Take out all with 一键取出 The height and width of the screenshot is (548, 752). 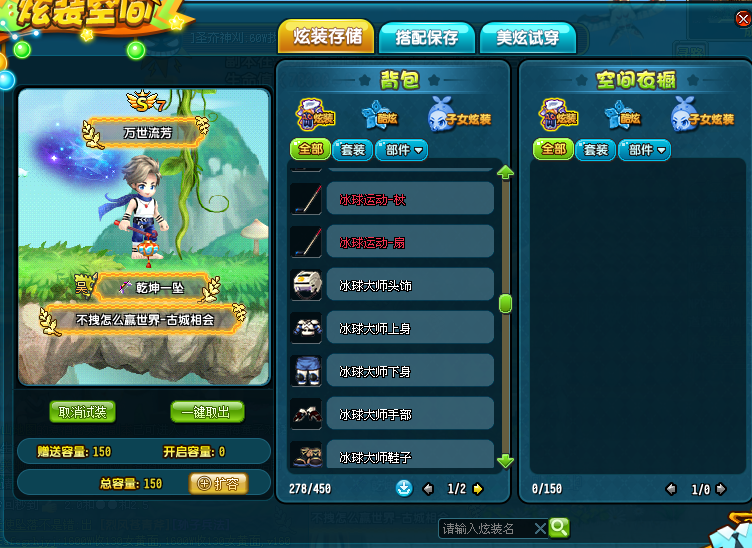point(207,412)
